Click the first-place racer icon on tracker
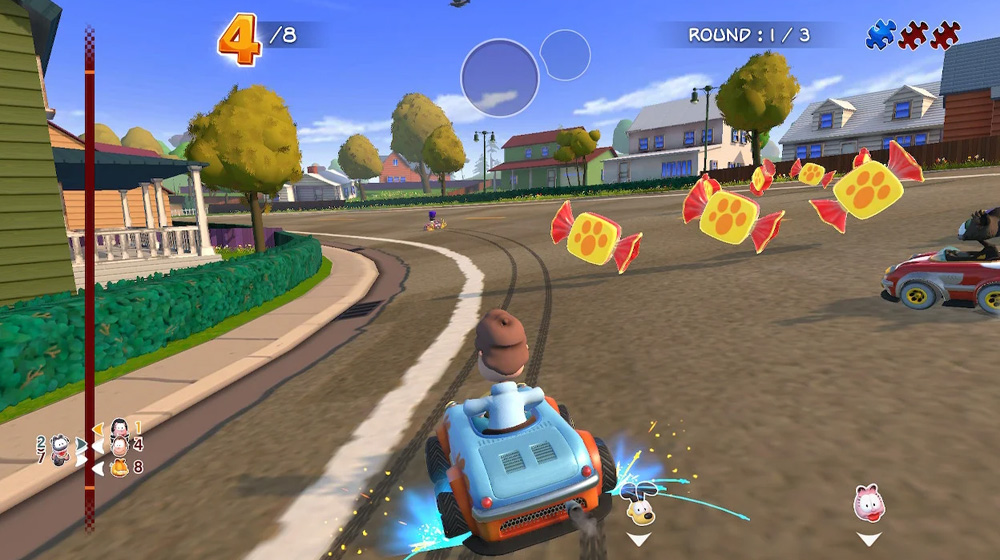This screenshot has height=560, width=1000. (119, 428)
